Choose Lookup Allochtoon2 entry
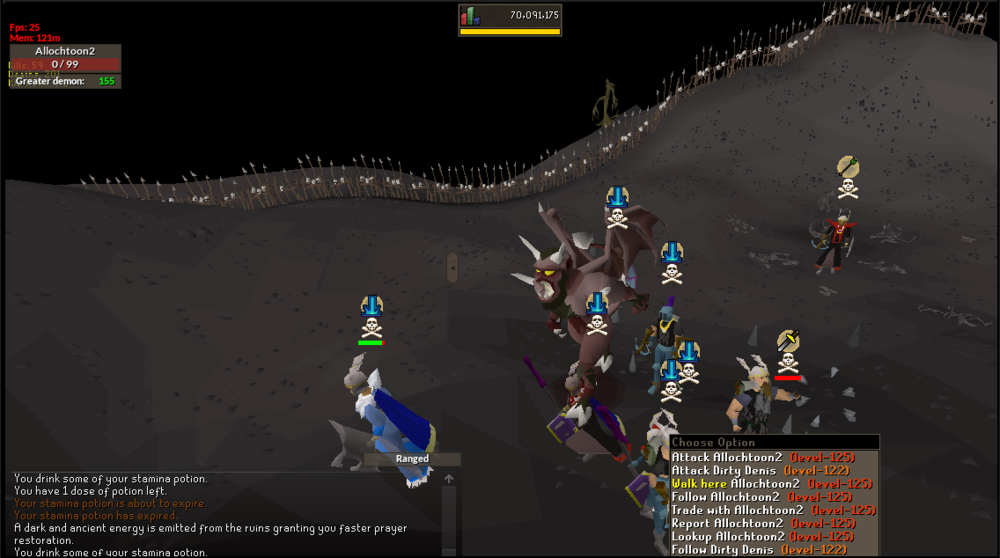 [x=762, y=536]
